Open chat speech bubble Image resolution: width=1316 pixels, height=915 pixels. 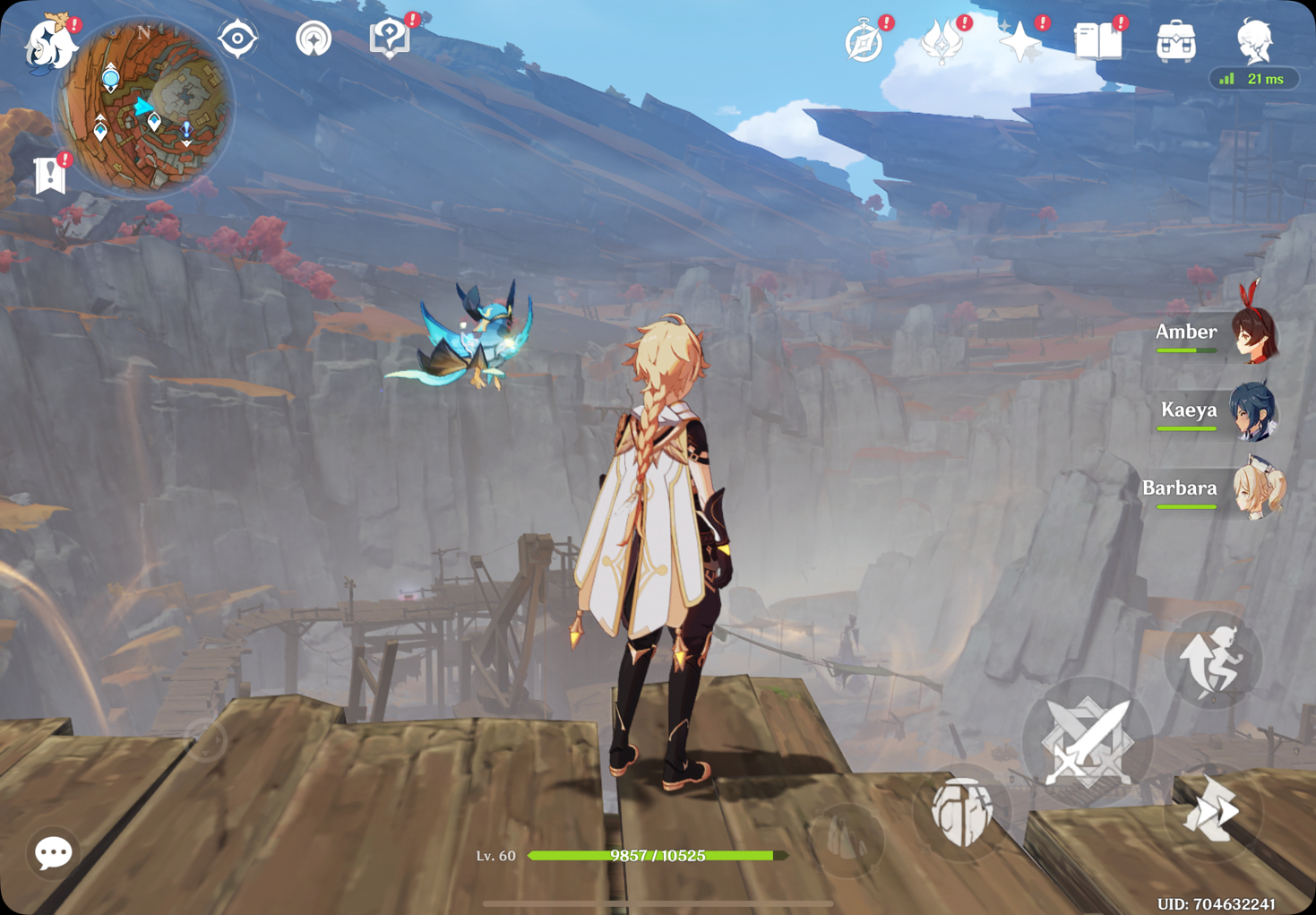click(x=53, y=852)
